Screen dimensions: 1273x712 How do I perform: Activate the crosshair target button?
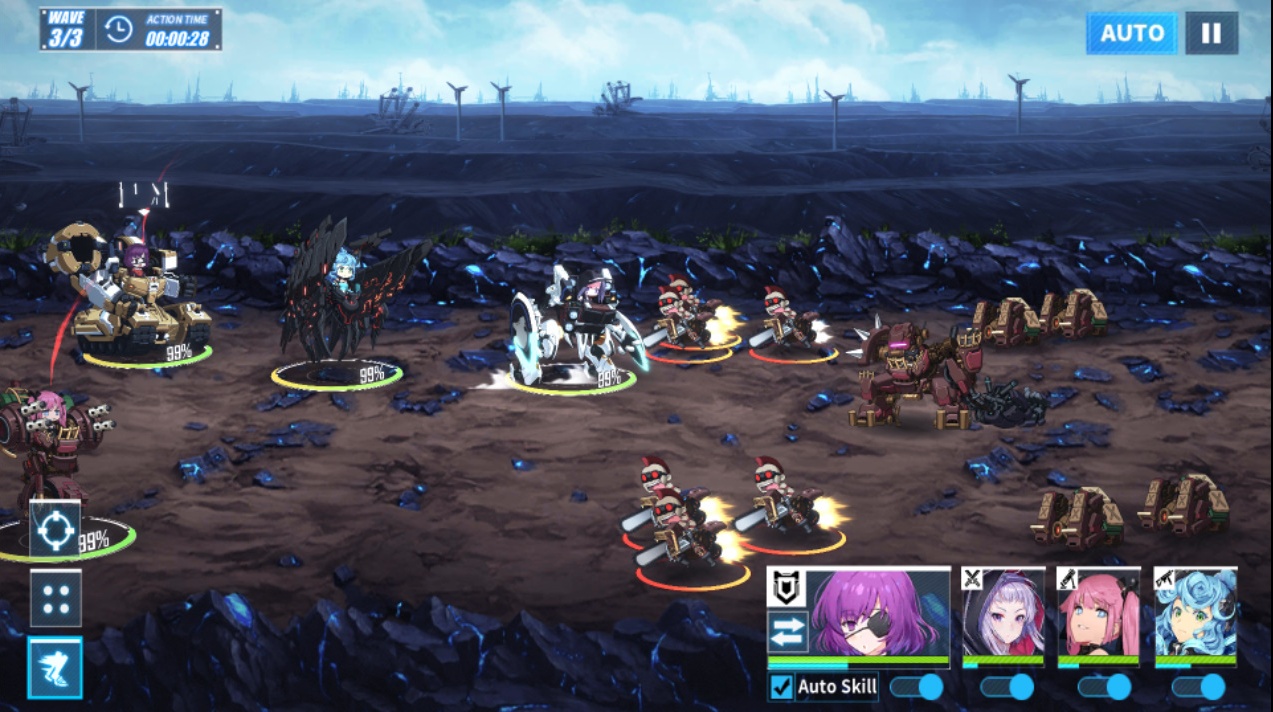pyautogui.click(x=54, y=529)
